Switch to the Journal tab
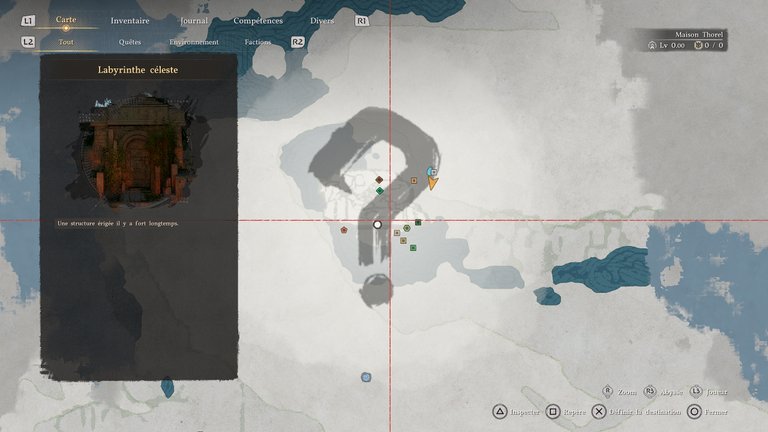 194,20
